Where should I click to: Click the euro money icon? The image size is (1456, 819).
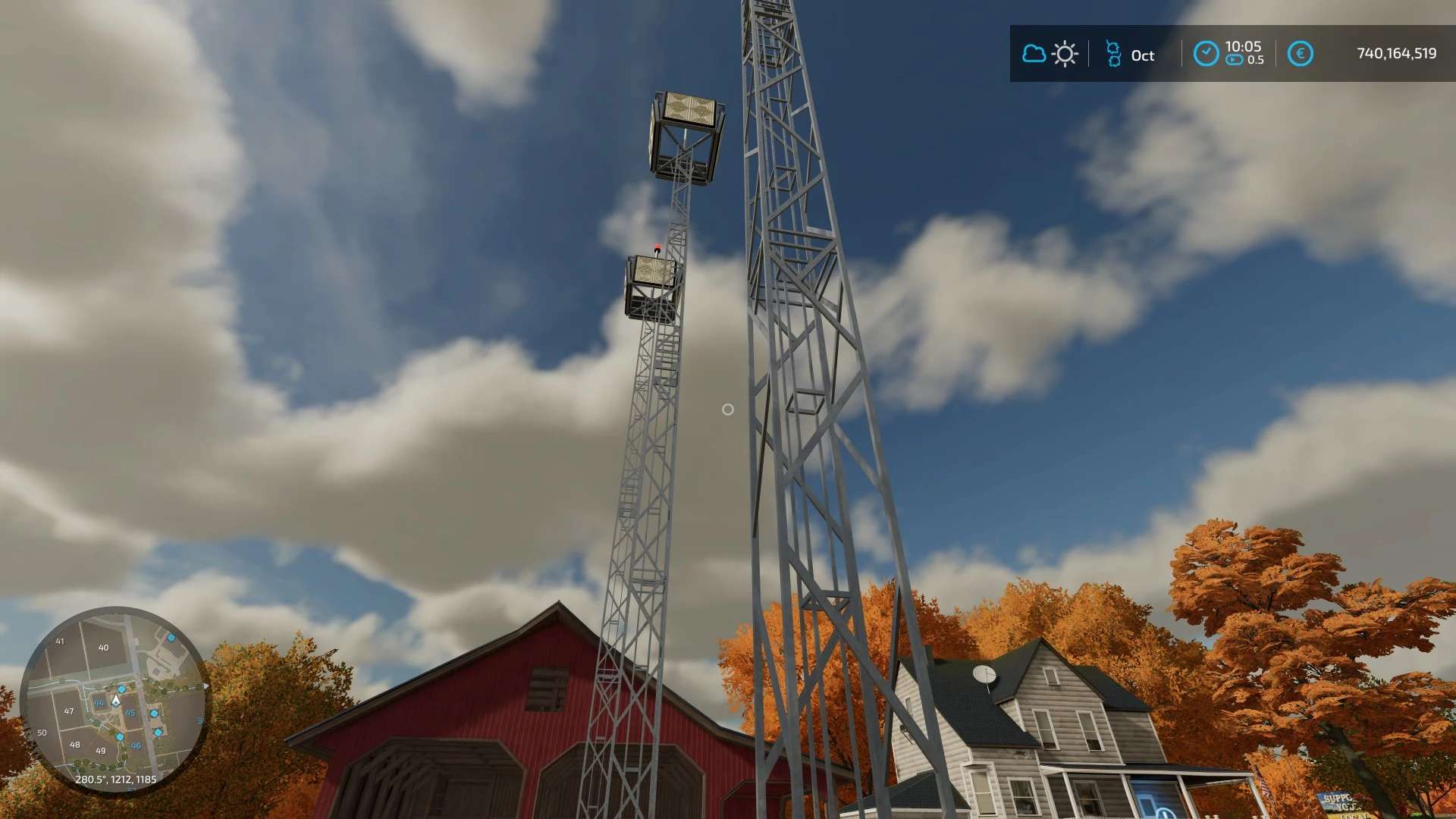(x=1300, y=54)
